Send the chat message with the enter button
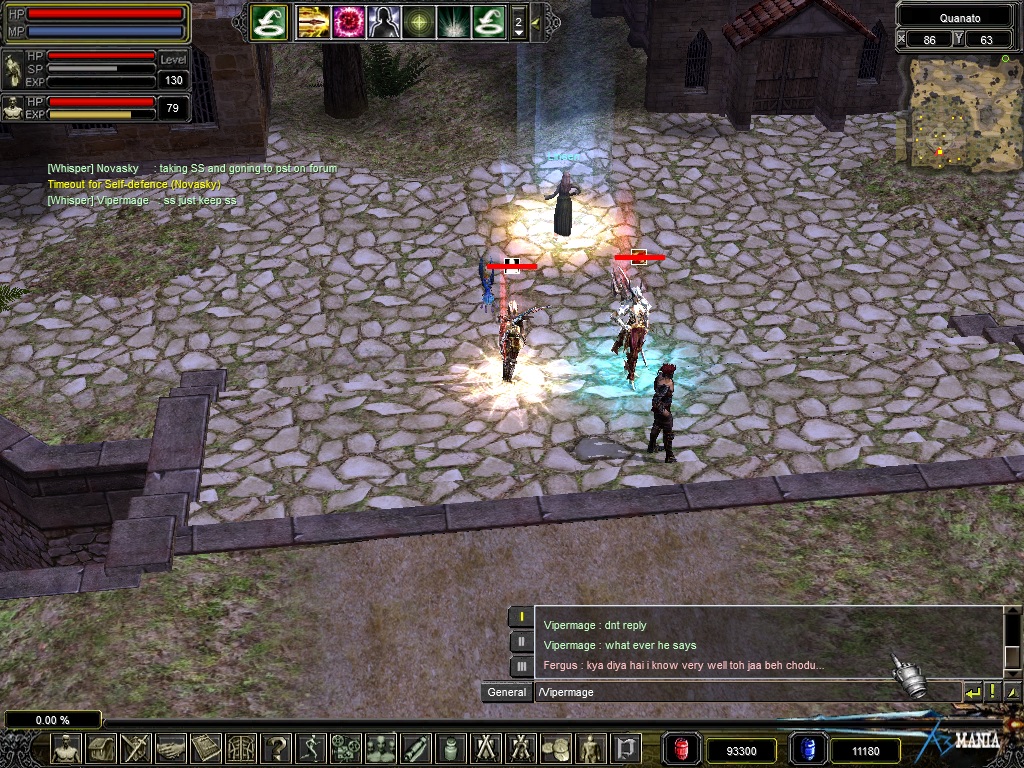1024x768 pixels. pyautogui.click(x=972, y=692)
